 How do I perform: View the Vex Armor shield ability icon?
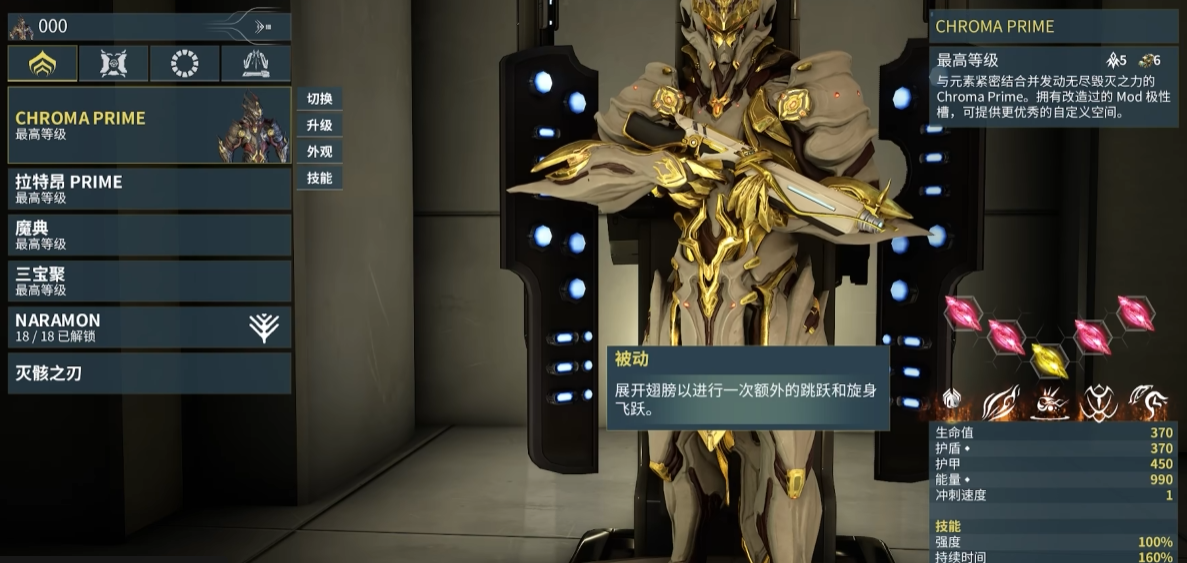click(1097, 402)
